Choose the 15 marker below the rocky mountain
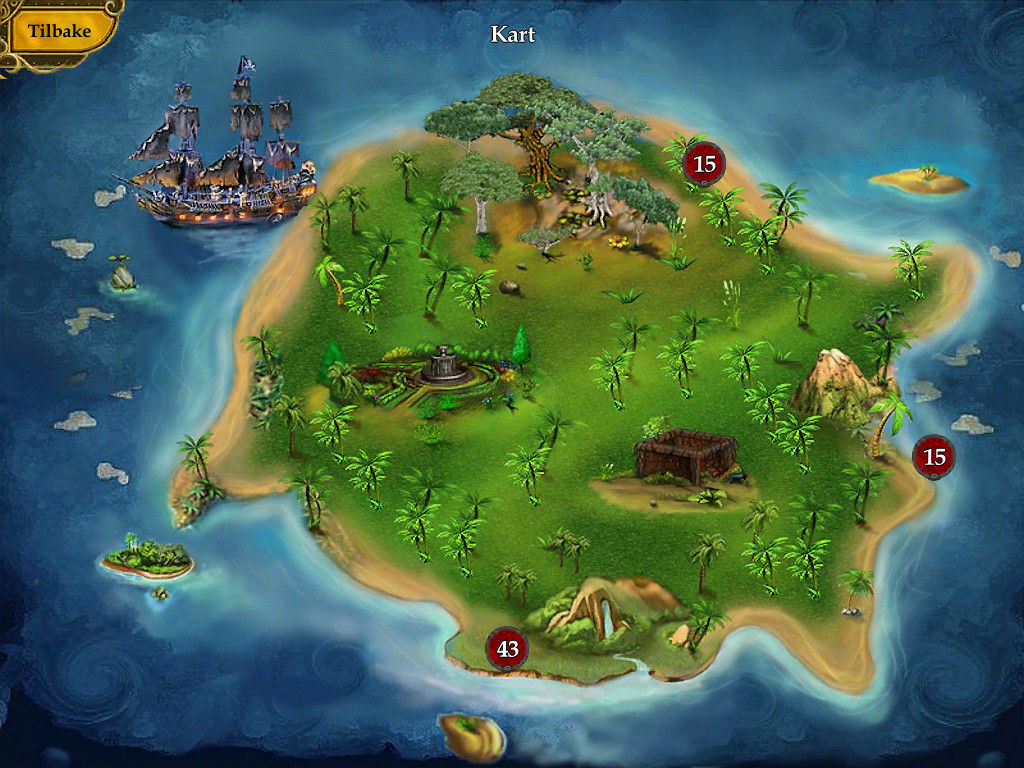 point(934,457)
